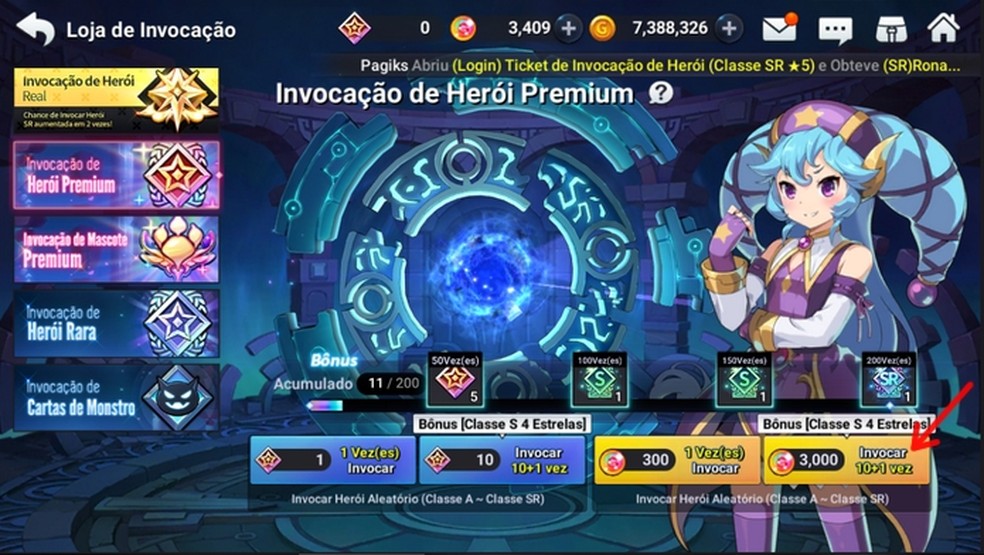Open the chat window
This screenshot has height=555, width=984.
pyautogui.click(x=835, y=29)
